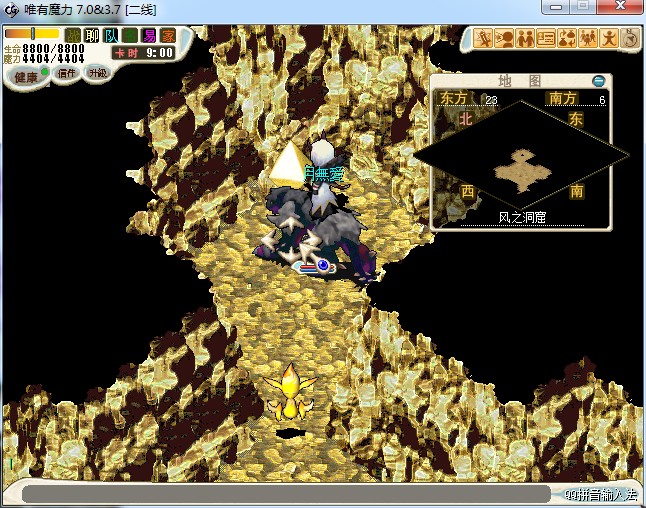Screen dimensions: 646x508
Task: Toggle the 家 family mode button
Action: coord(168,35)
